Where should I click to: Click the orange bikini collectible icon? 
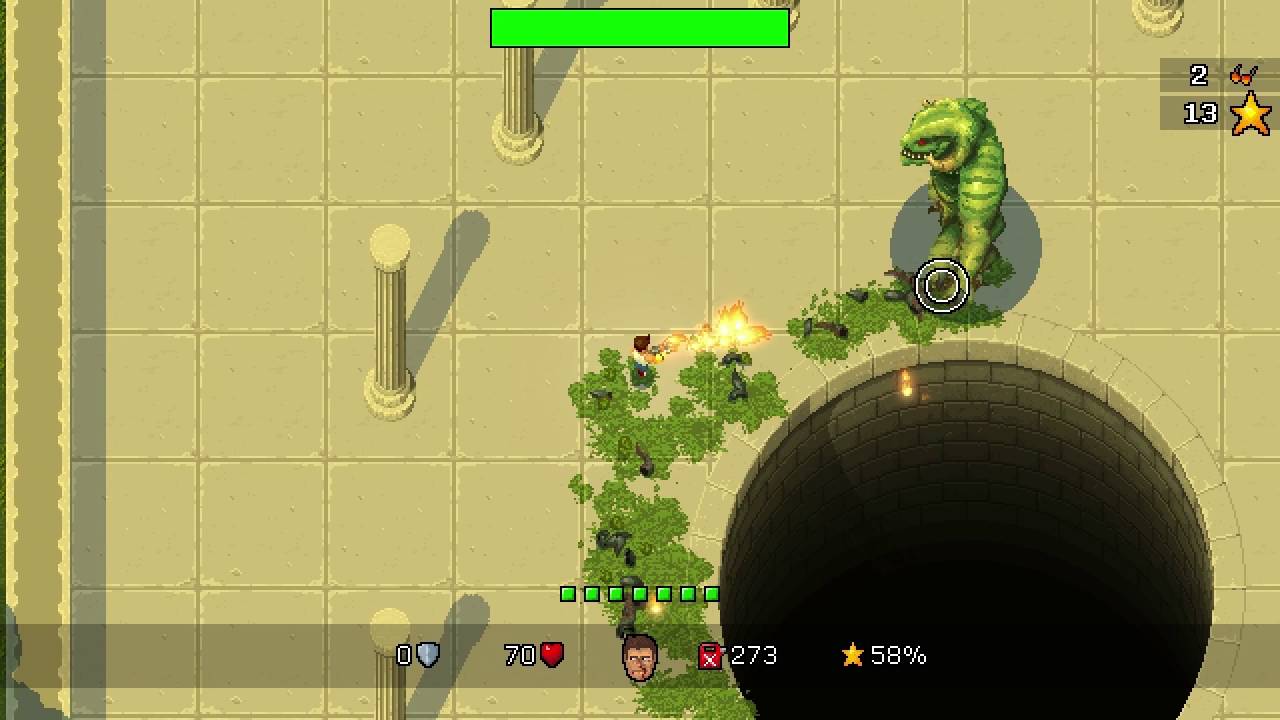pos(1244,74)
